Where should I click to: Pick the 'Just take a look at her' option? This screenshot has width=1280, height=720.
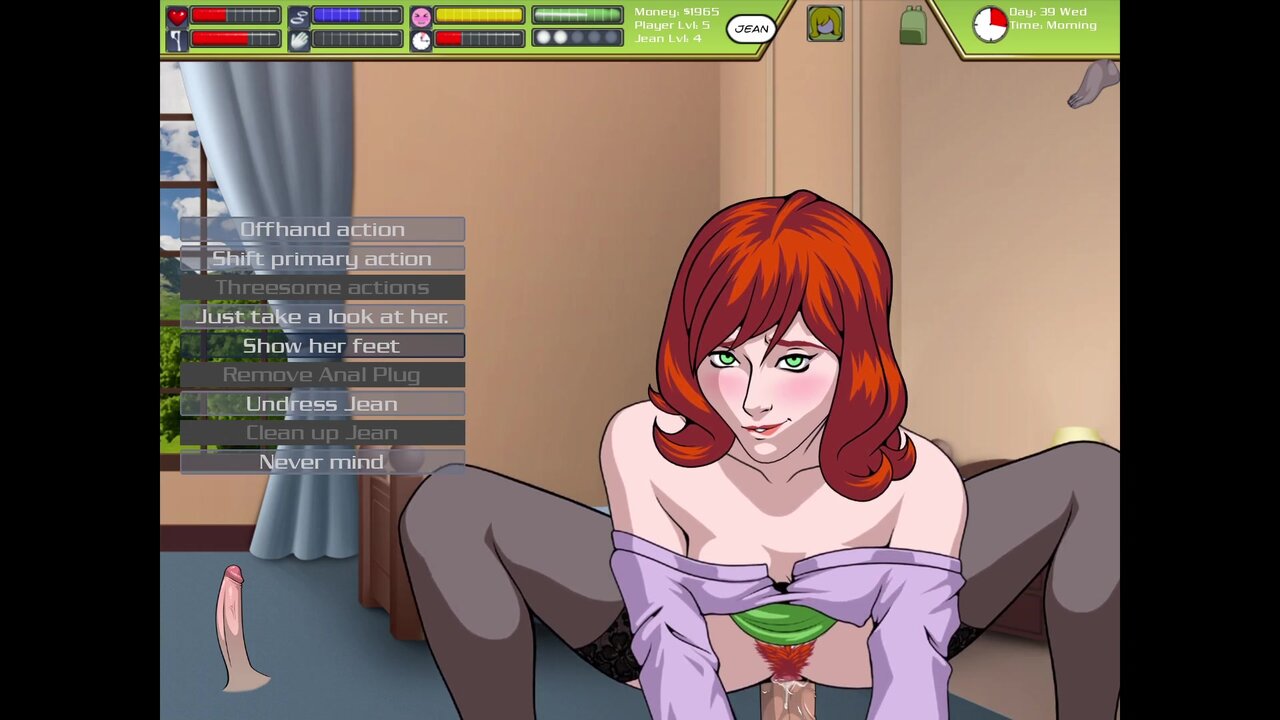(322, 316)
